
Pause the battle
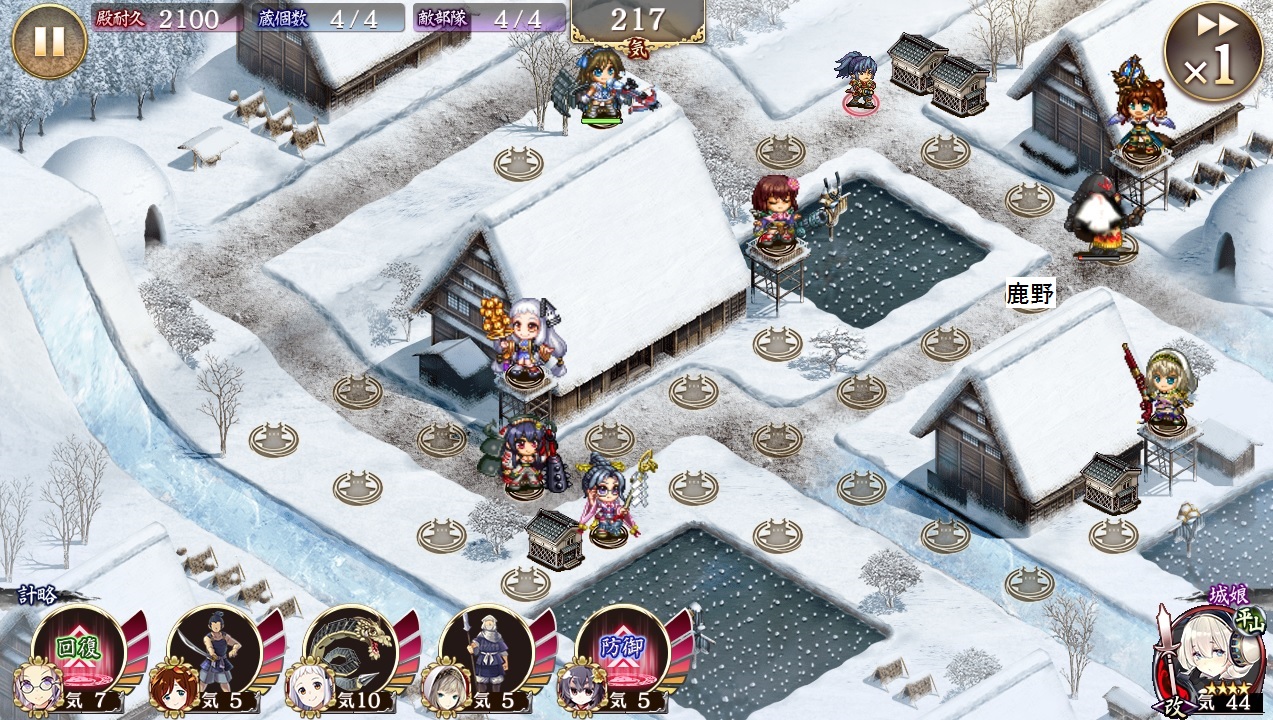tap(49, 41)
